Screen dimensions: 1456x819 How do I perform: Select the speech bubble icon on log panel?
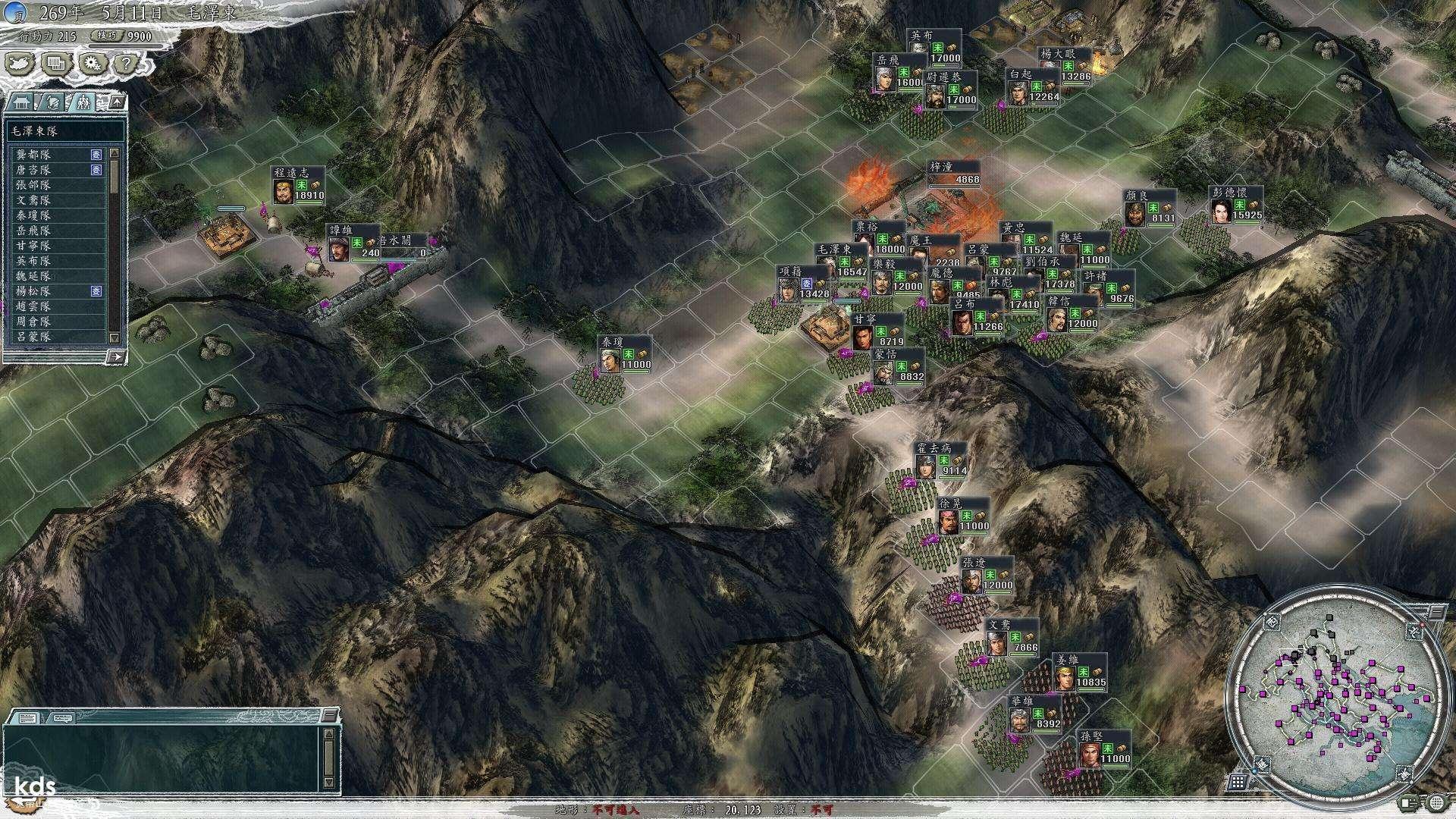[x=63, y=717]
